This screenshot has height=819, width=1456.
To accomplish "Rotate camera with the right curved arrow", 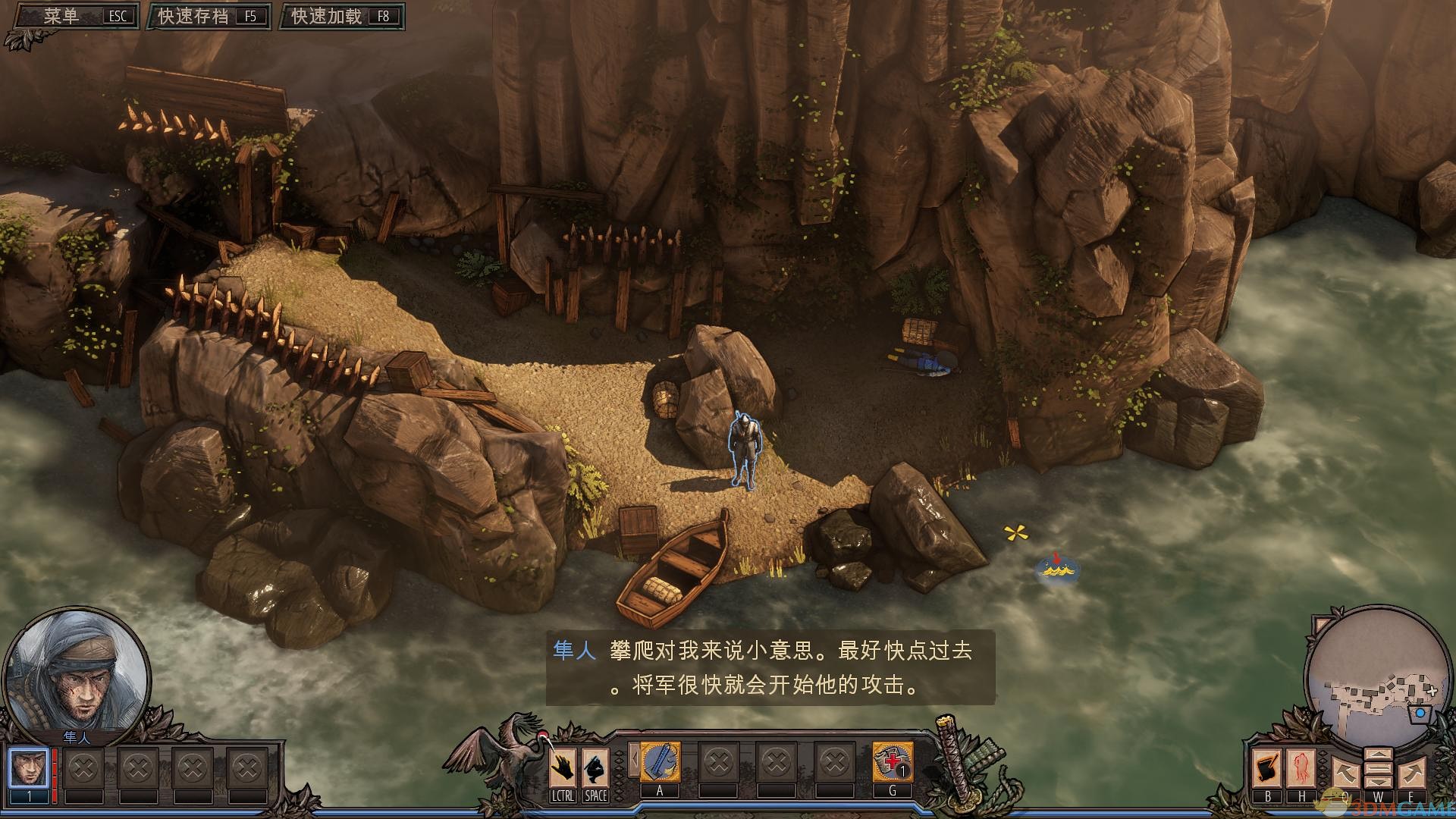I will 1411,775.
